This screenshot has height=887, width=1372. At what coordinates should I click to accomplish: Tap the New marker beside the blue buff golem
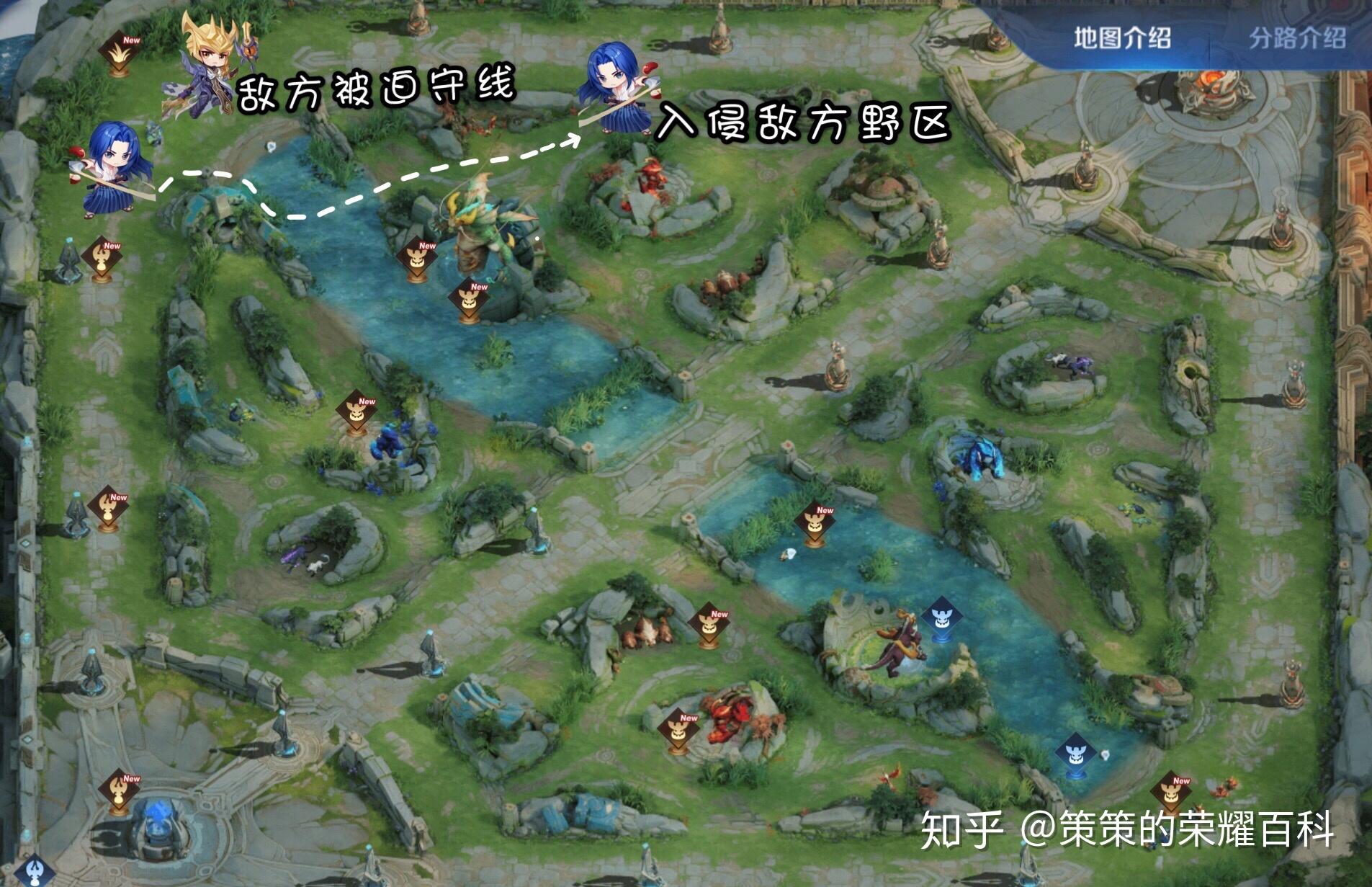[356, 412]
